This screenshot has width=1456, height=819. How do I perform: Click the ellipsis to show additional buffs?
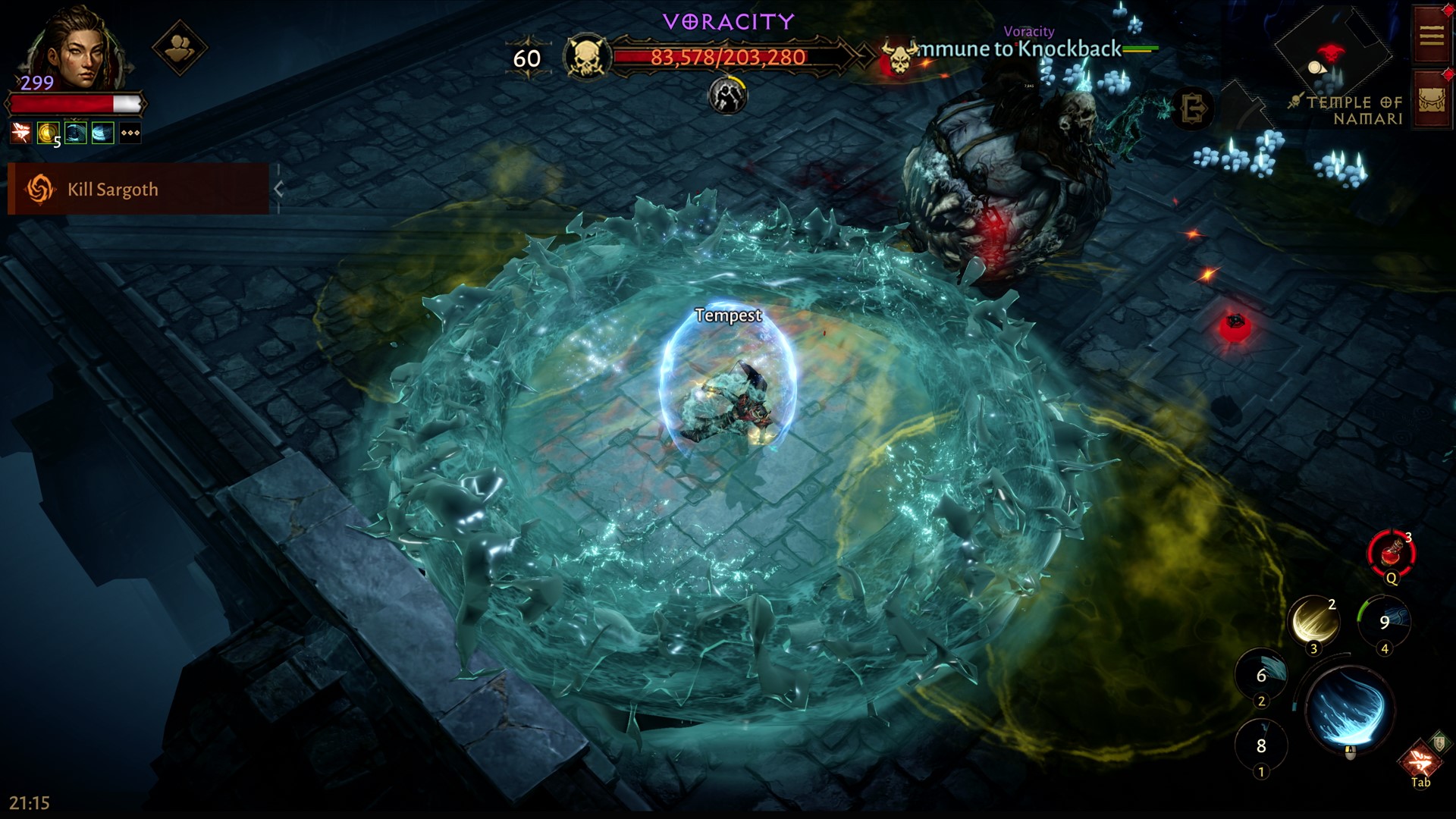point(130,133)
